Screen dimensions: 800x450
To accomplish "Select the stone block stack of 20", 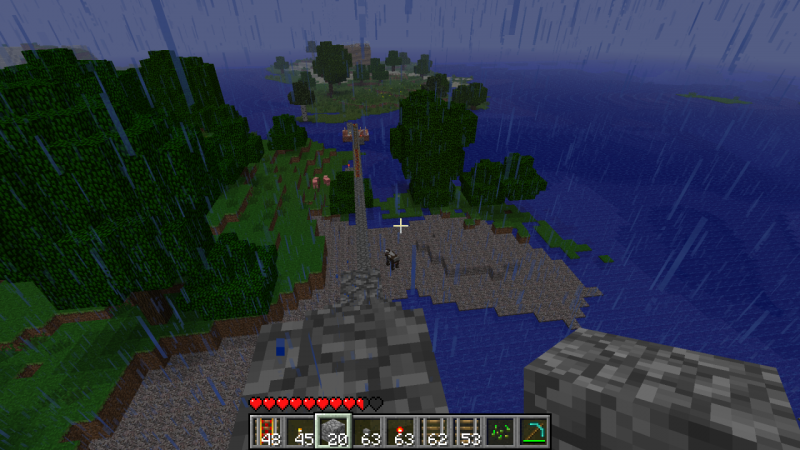I will (x=332, y=431).
